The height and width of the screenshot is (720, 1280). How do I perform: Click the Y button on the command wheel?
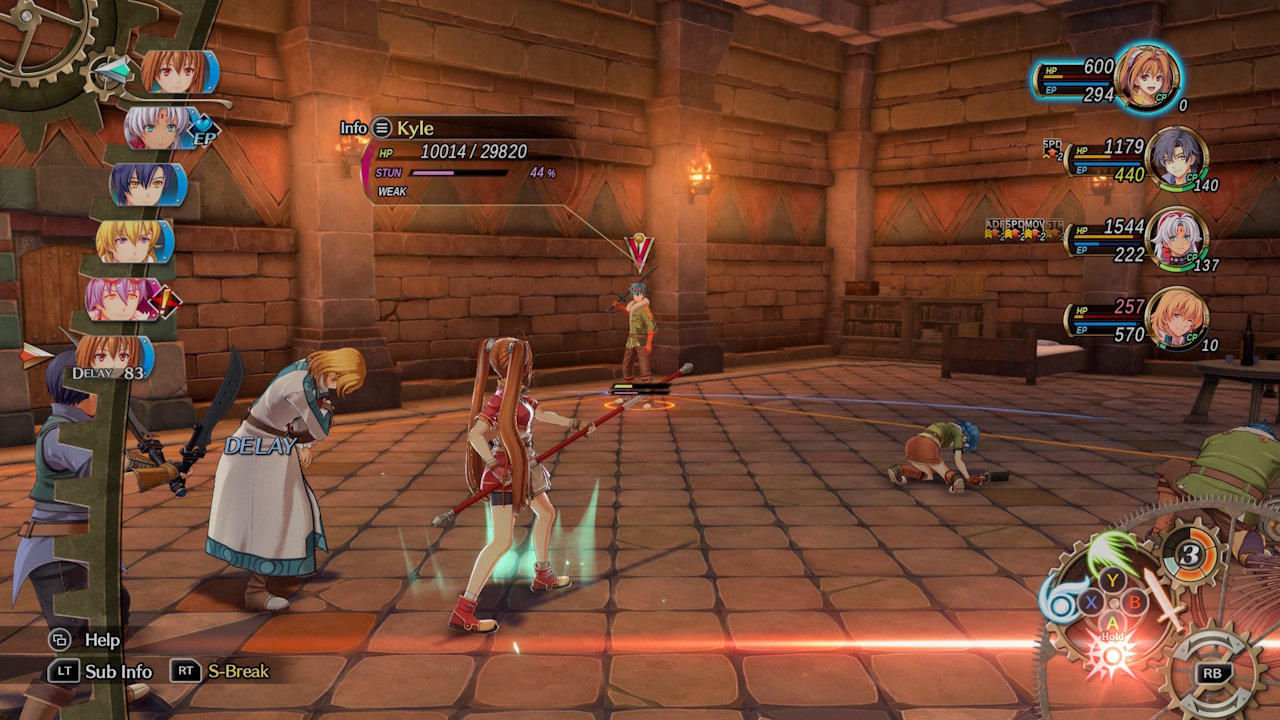[x=1112, y=580]
